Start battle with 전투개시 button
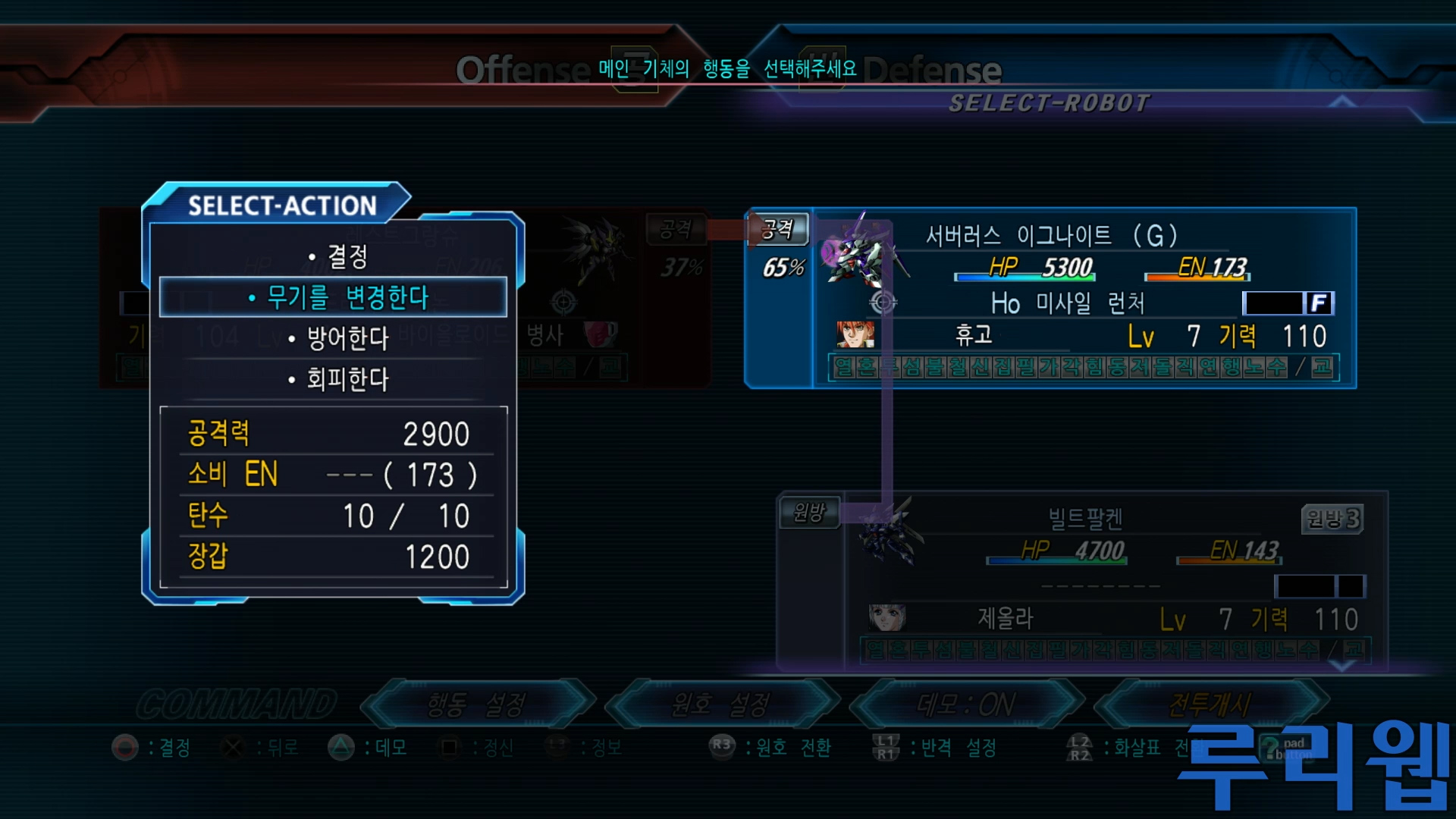1456x819 pixels. pos(1210,704)
